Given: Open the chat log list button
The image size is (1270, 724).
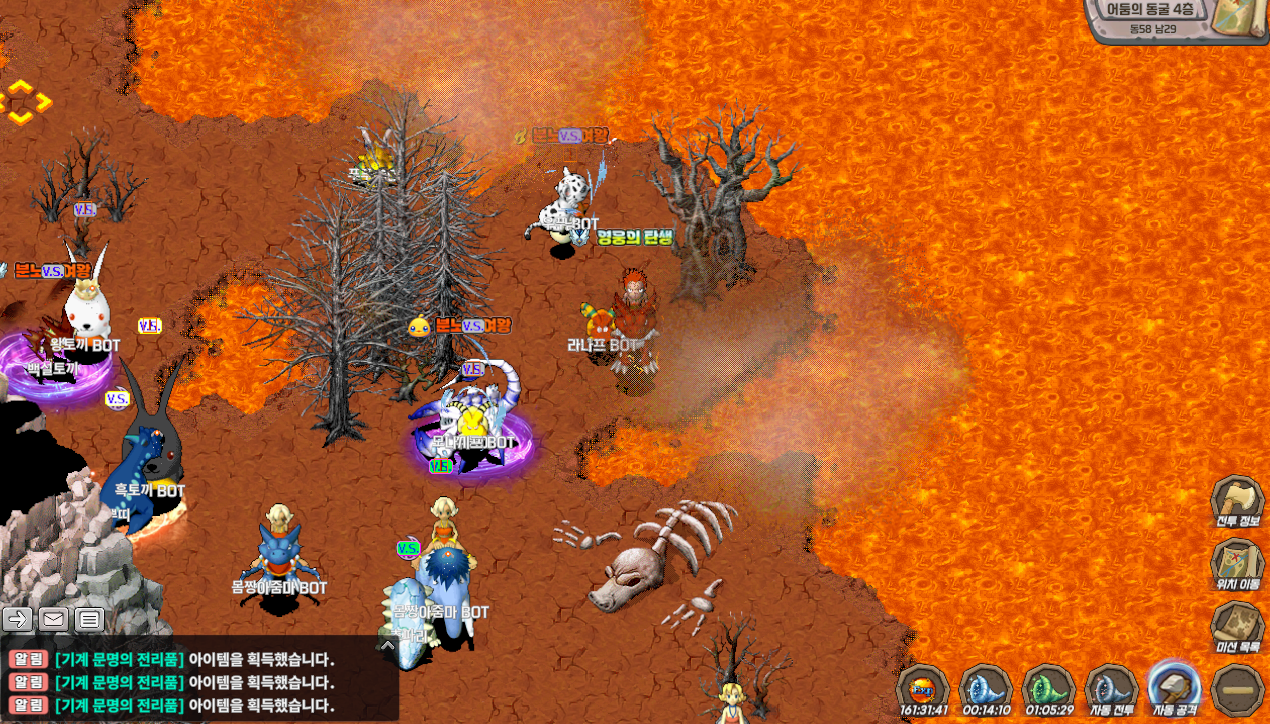Looking at the screenshot, I should [x=90, y=619].
